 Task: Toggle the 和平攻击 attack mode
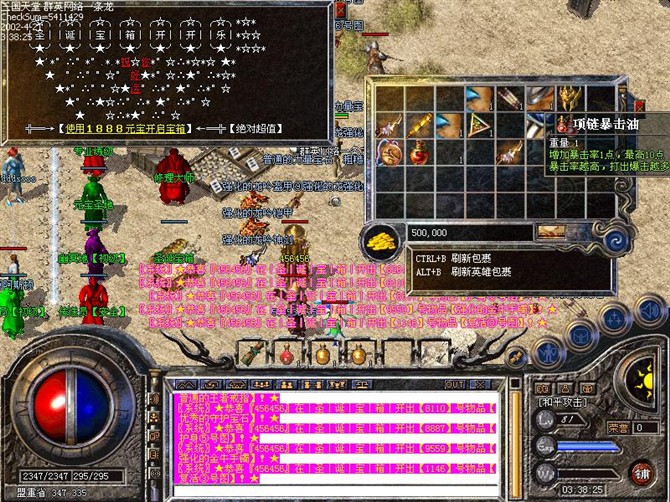(562, 401)
